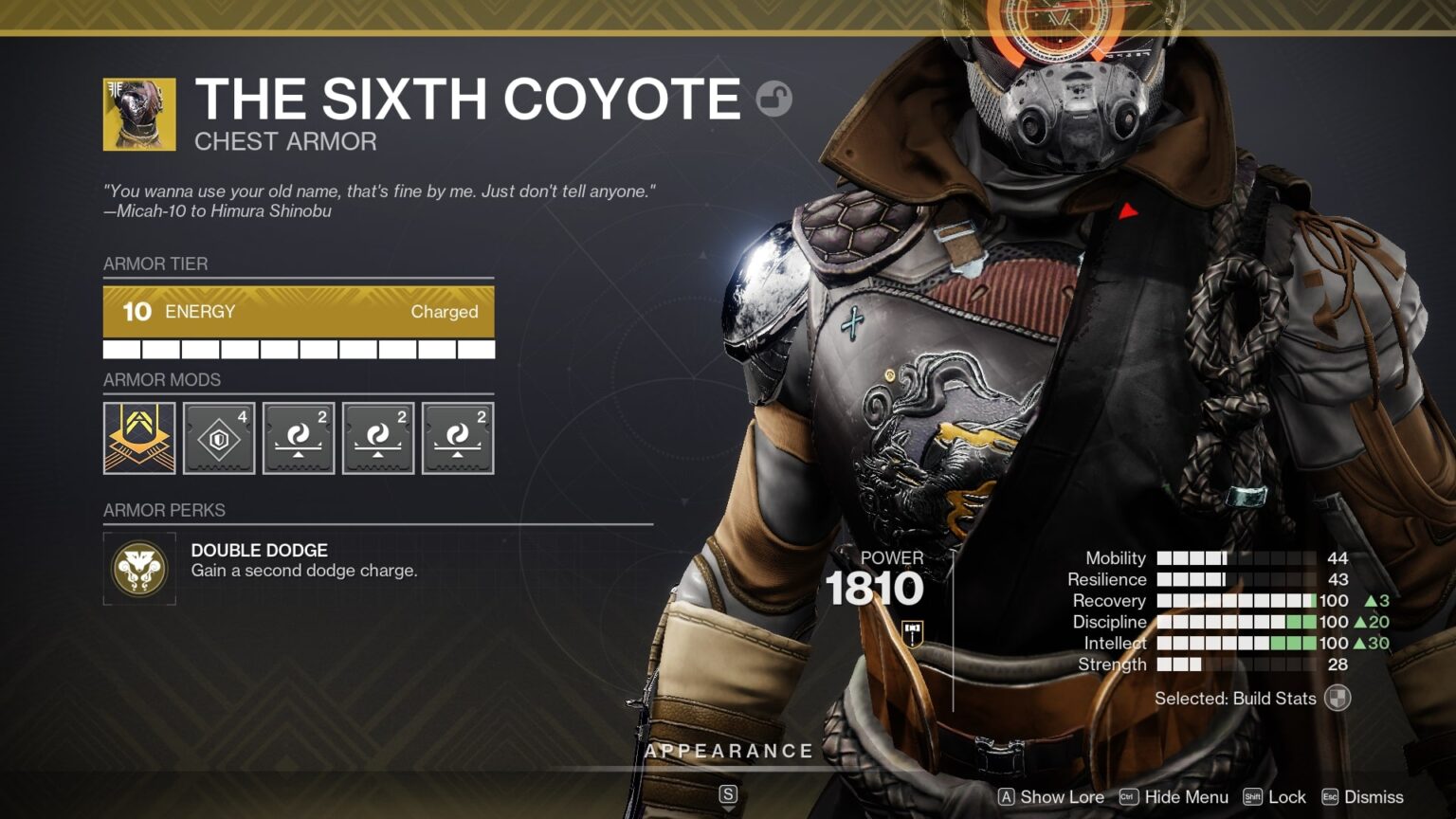Open the golden Artifice mod slot
Viewport: 1456px width, 819px height.
[138, 437]
